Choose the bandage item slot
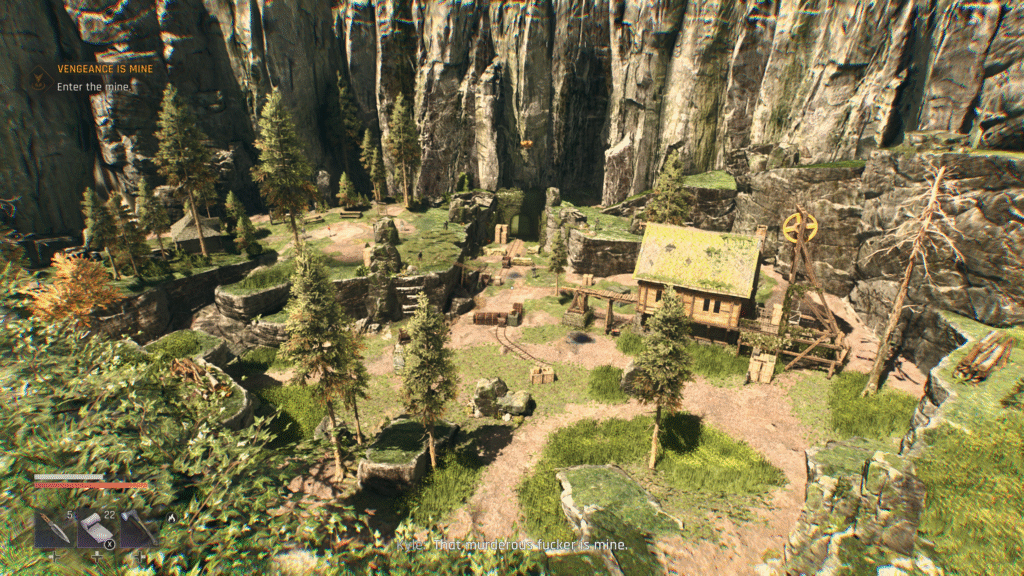 point(97,529)
